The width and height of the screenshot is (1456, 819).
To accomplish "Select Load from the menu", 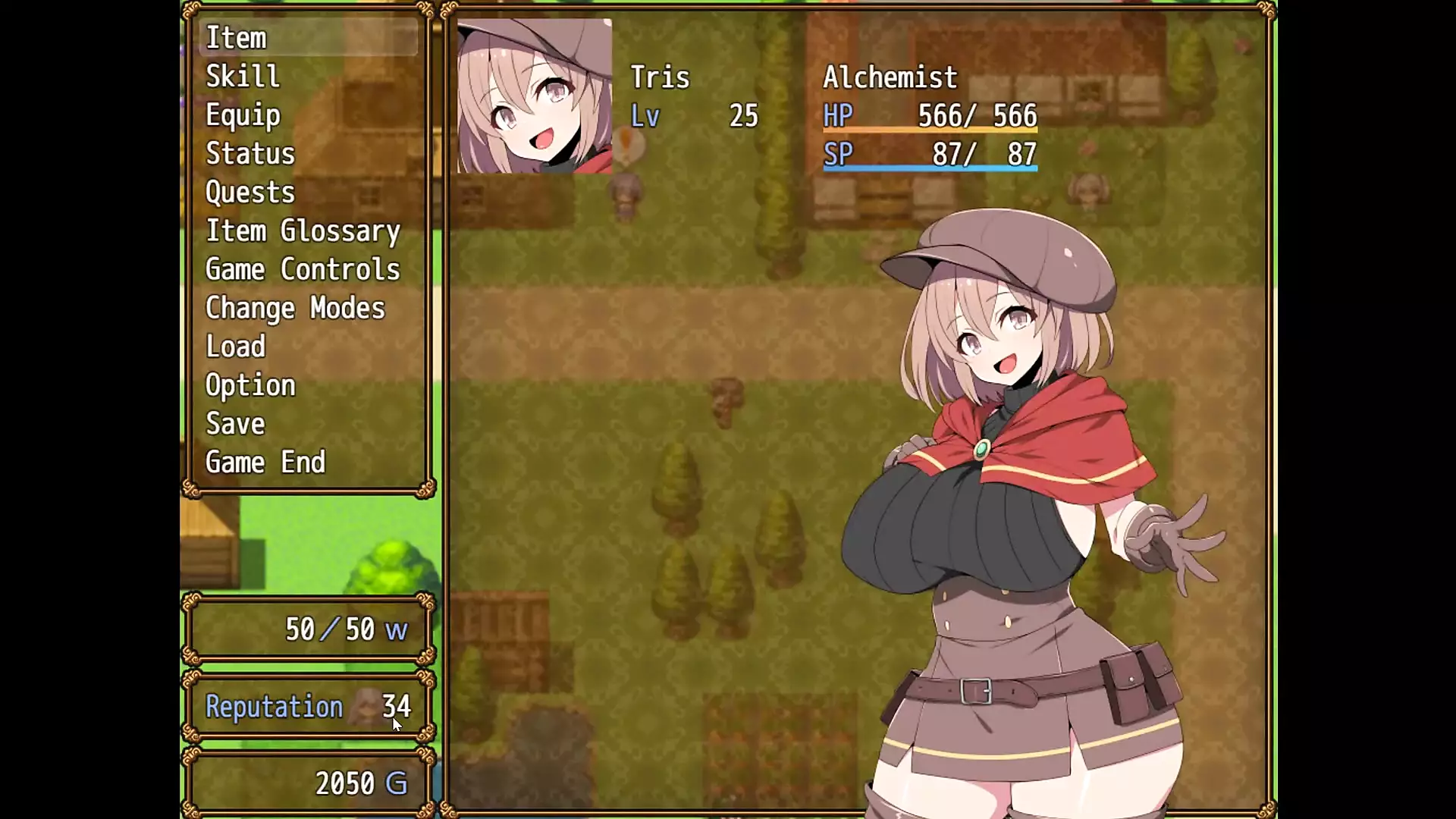I will [x=236, y=347].
